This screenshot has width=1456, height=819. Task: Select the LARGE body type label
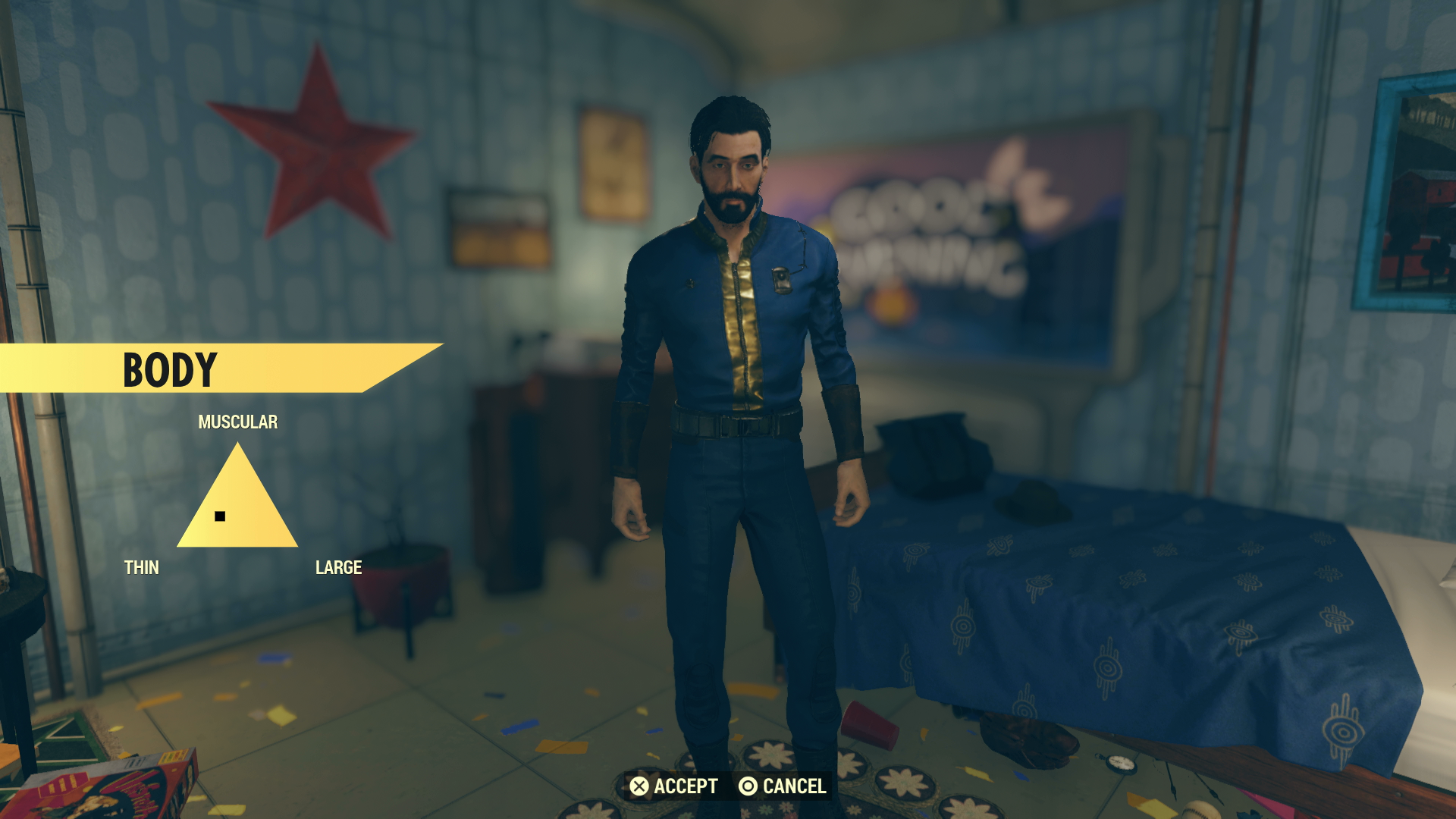pyautogui.click(x=339, y=566)
